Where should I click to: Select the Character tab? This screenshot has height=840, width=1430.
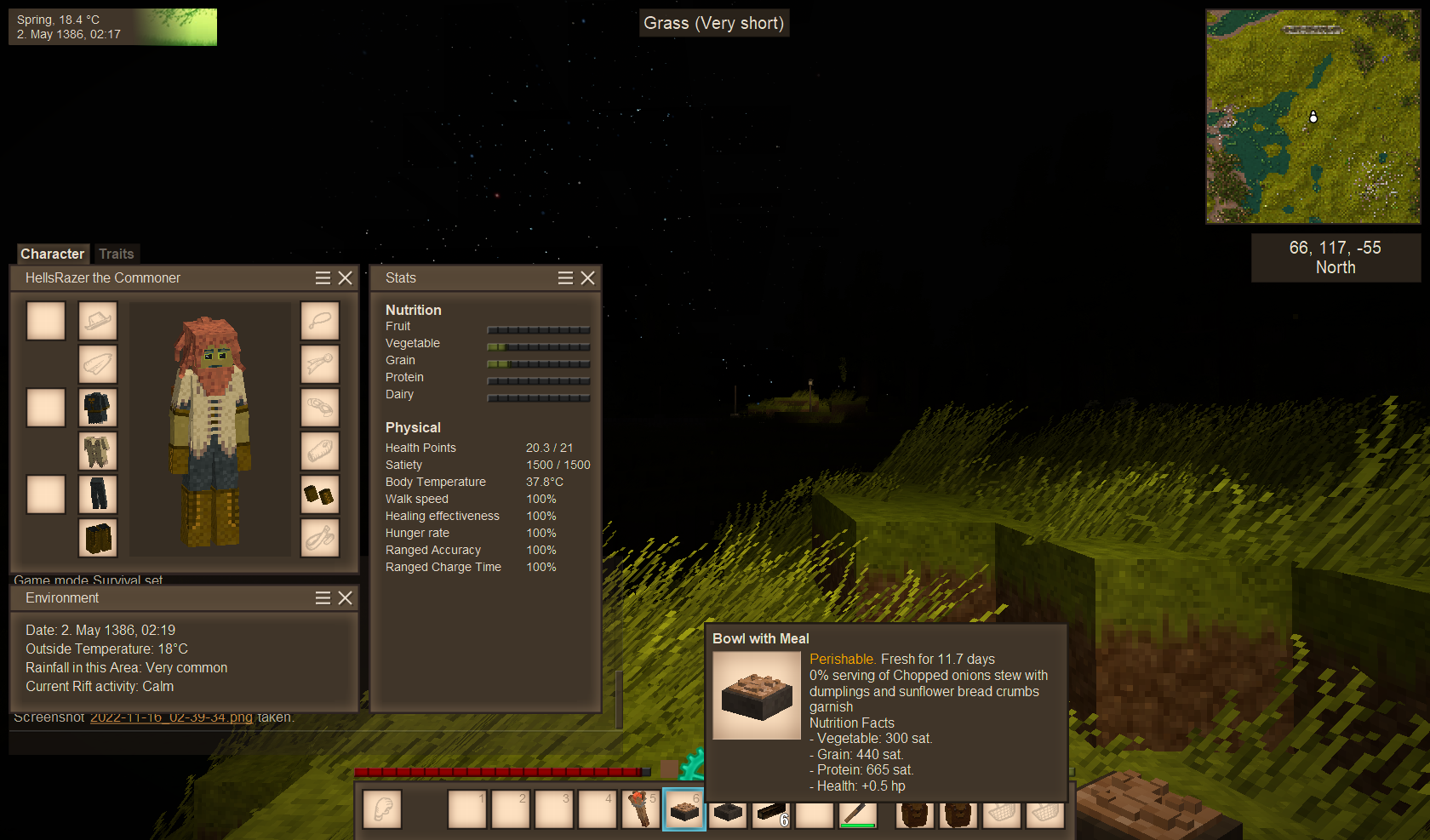click(52, 254)
